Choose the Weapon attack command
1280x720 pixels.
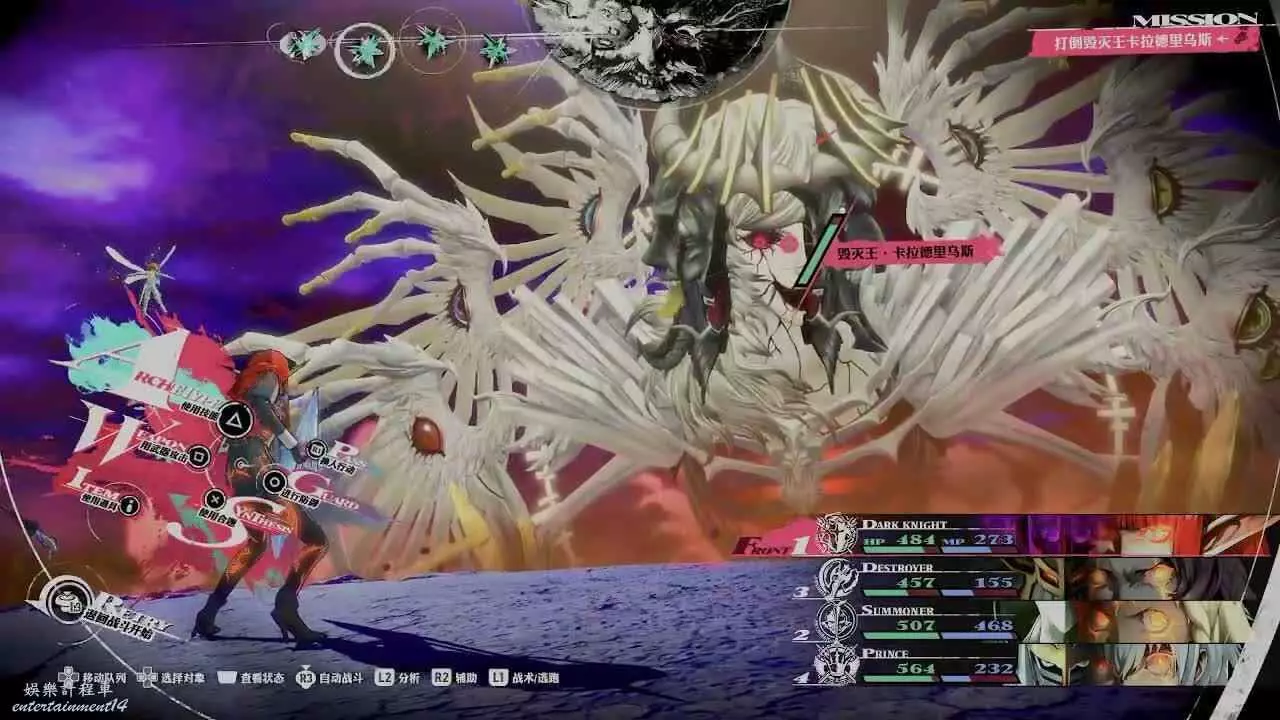tap(199, 456)
